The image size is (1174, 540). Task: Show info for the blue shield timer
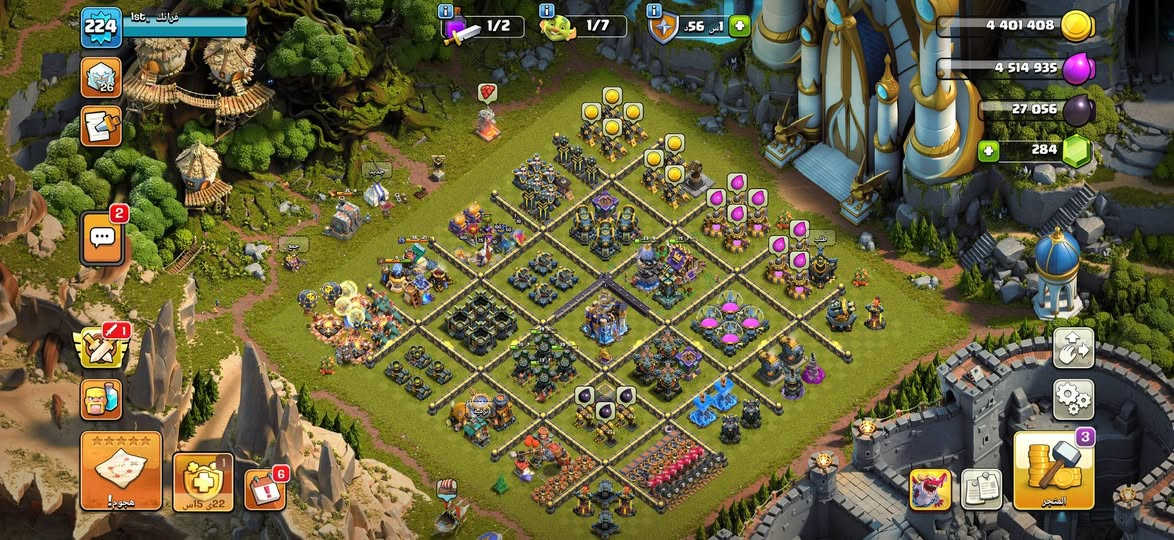655,10
